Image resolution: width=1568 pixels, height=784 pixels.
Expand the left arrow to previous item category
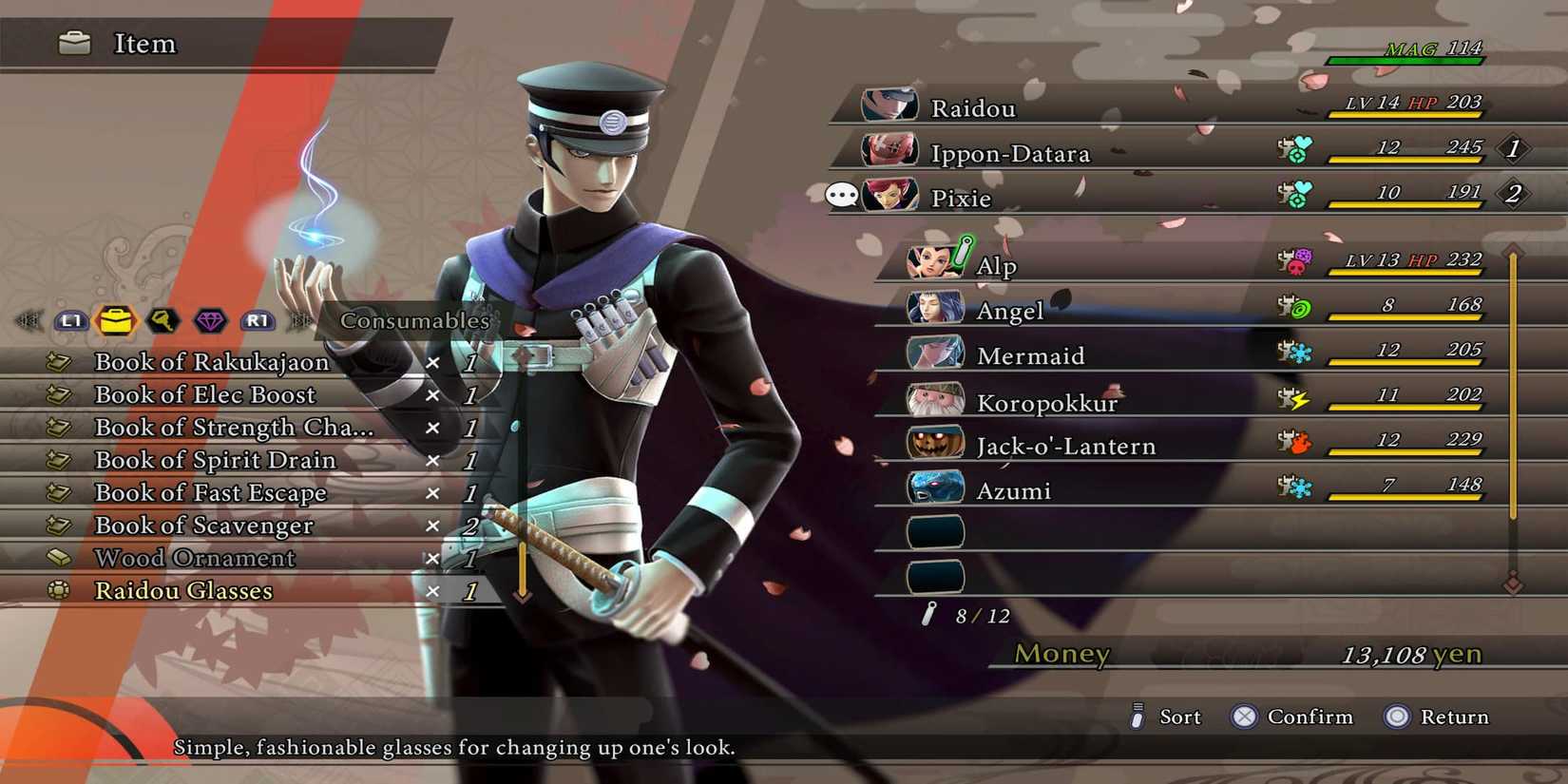29,321
